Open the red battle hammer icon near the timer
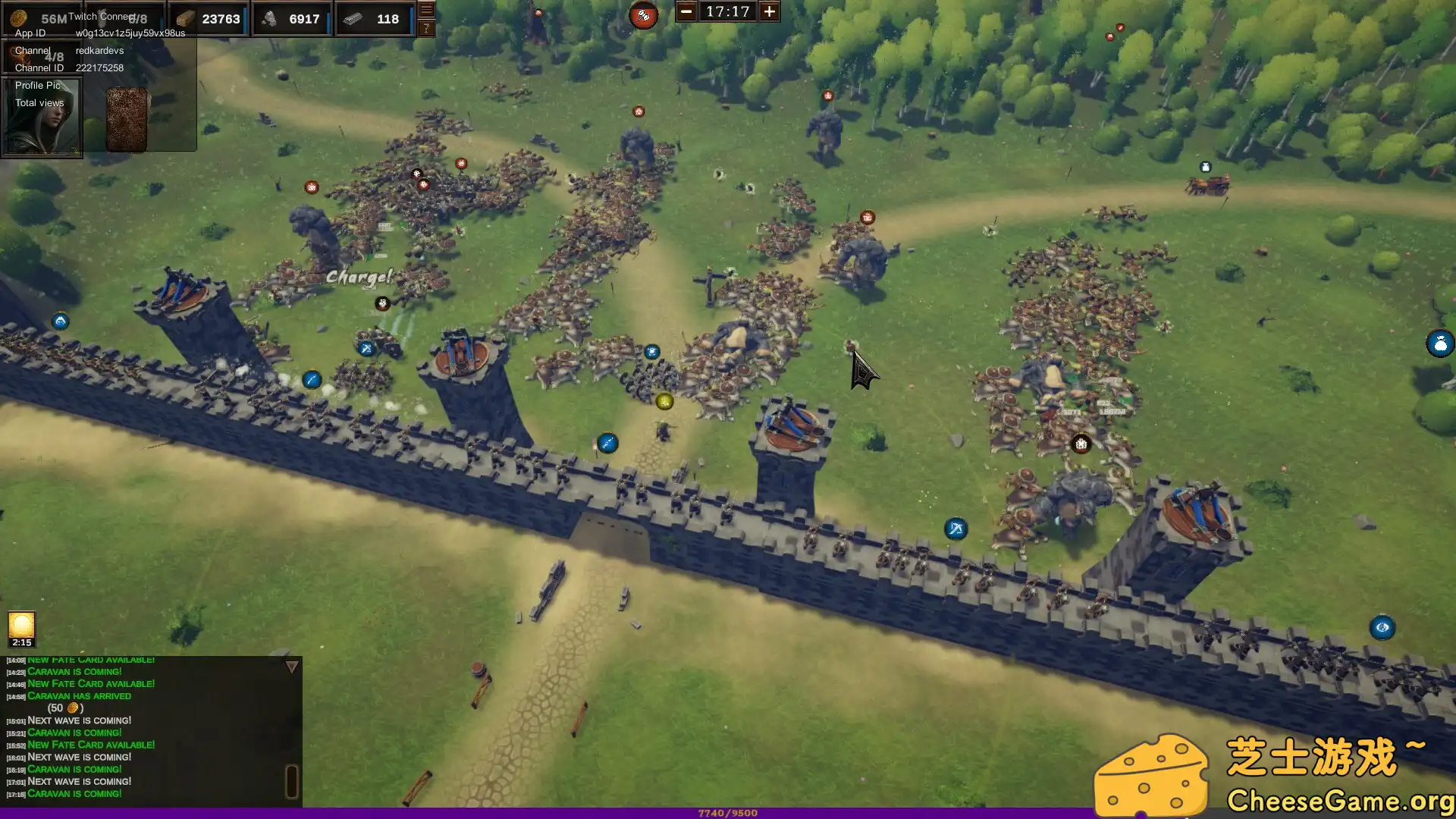 644,16
